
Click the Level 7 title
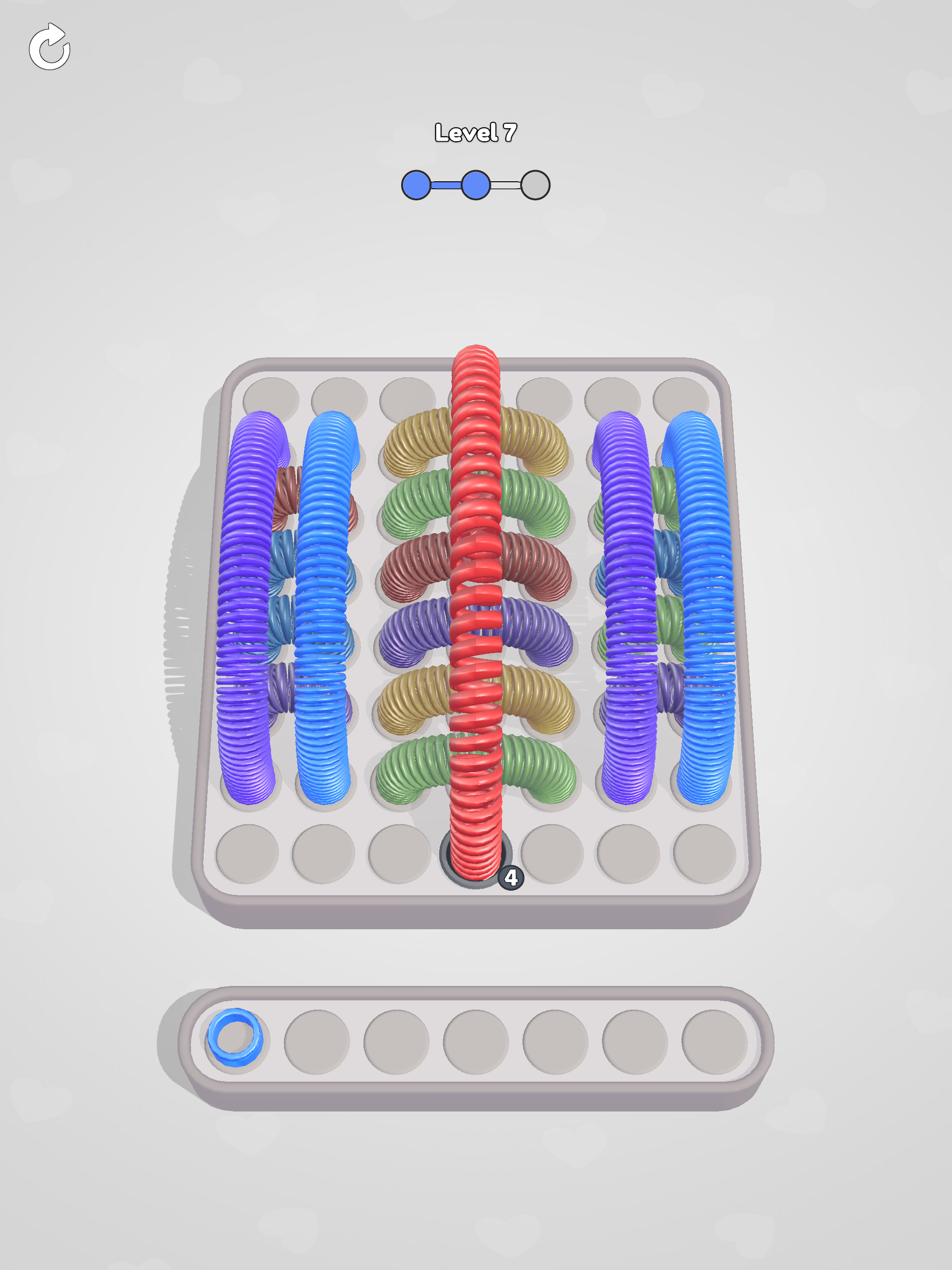point(476,132)
